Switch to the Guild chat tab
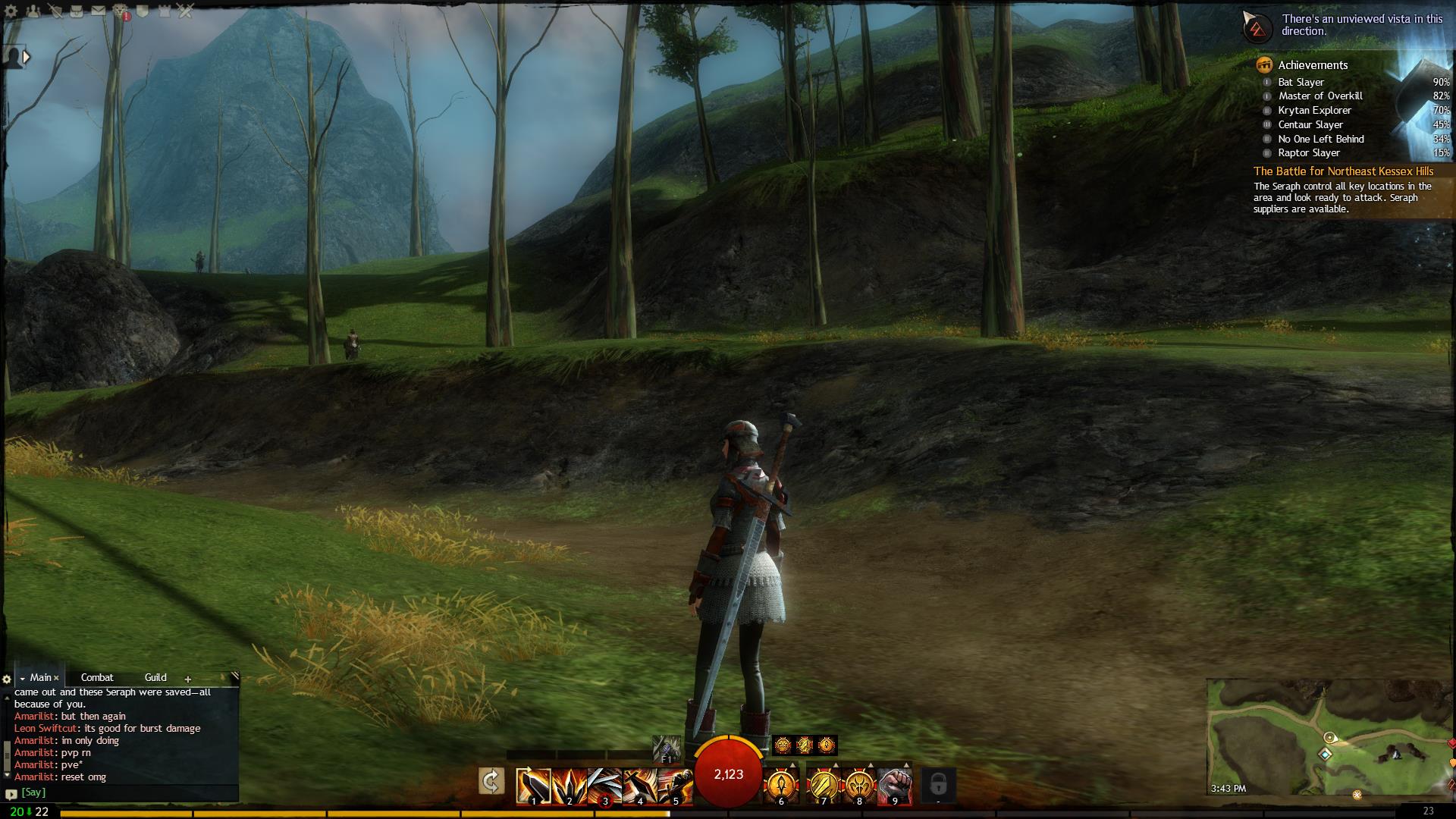1456x819 pixels. [x=155, y=677]
